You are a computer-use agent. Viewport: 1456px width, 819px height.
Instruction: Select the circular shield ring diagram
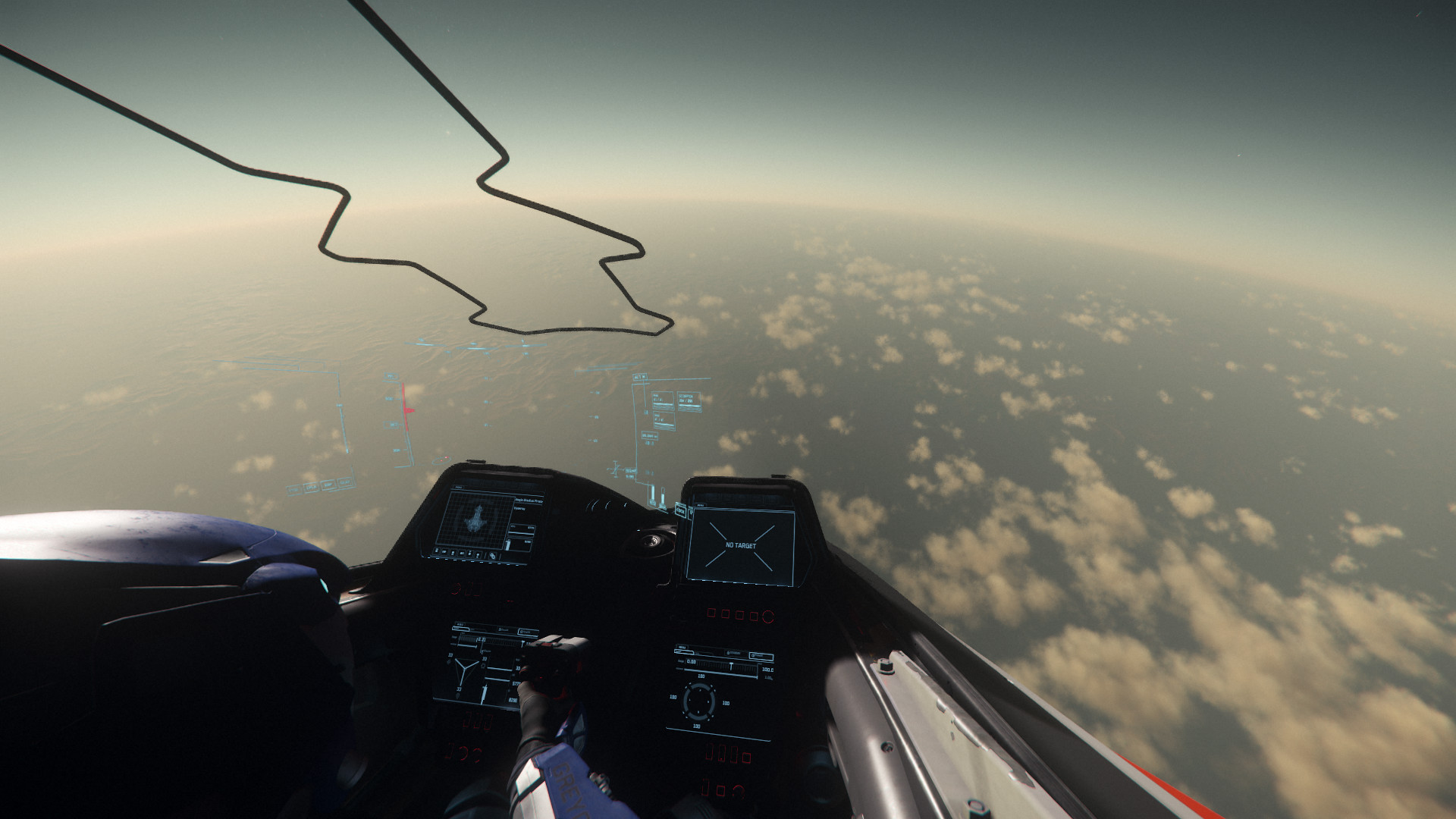[698, 700]
